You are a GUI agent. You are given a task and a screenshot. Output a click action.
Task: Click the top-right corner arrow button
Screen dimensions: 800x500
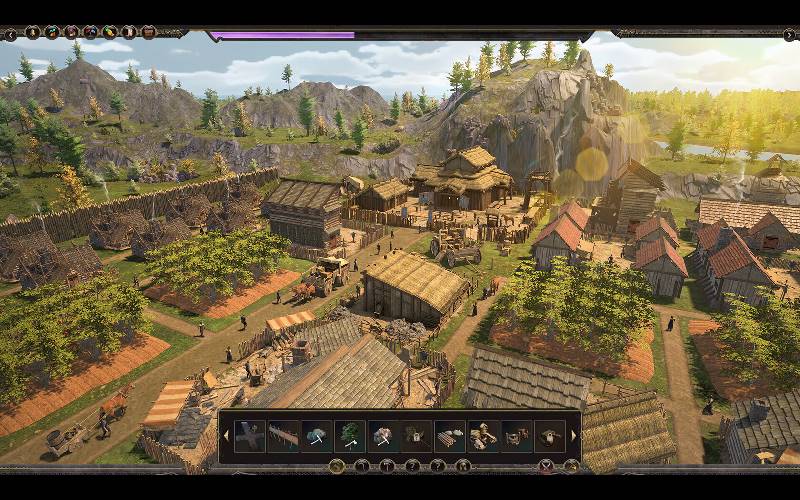click(789, 33)
